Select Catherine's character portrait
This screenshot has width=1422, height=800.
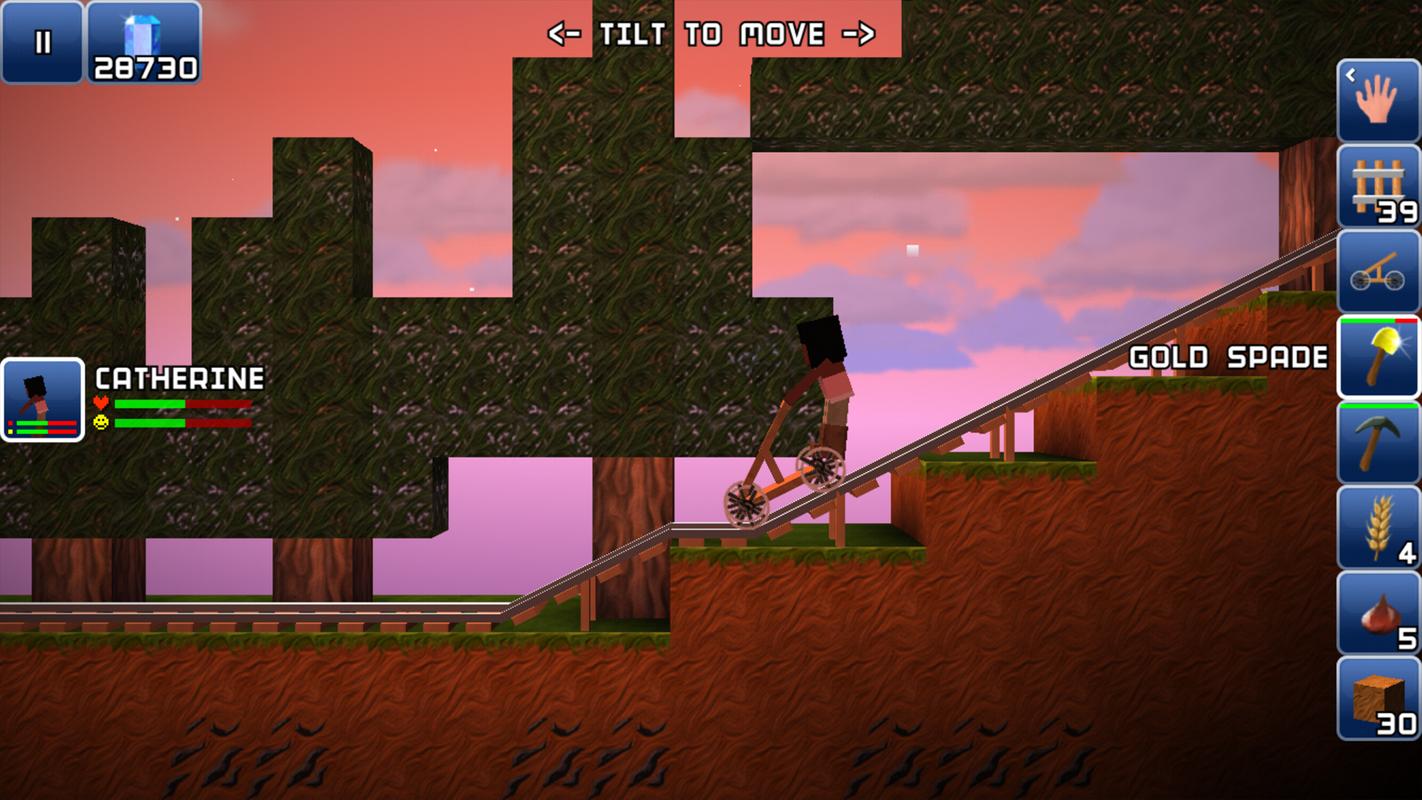[43, 400]
